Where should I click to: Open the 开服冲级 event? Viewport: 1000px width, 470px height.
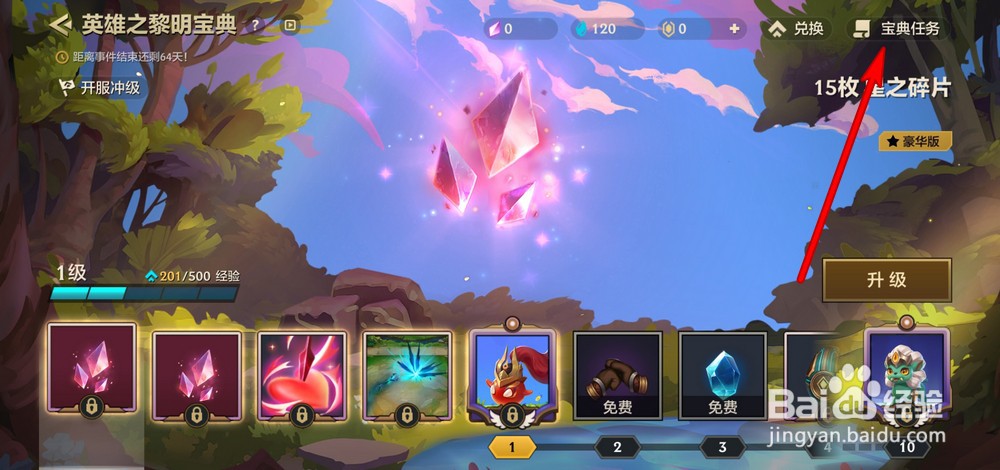pos(100,87)
